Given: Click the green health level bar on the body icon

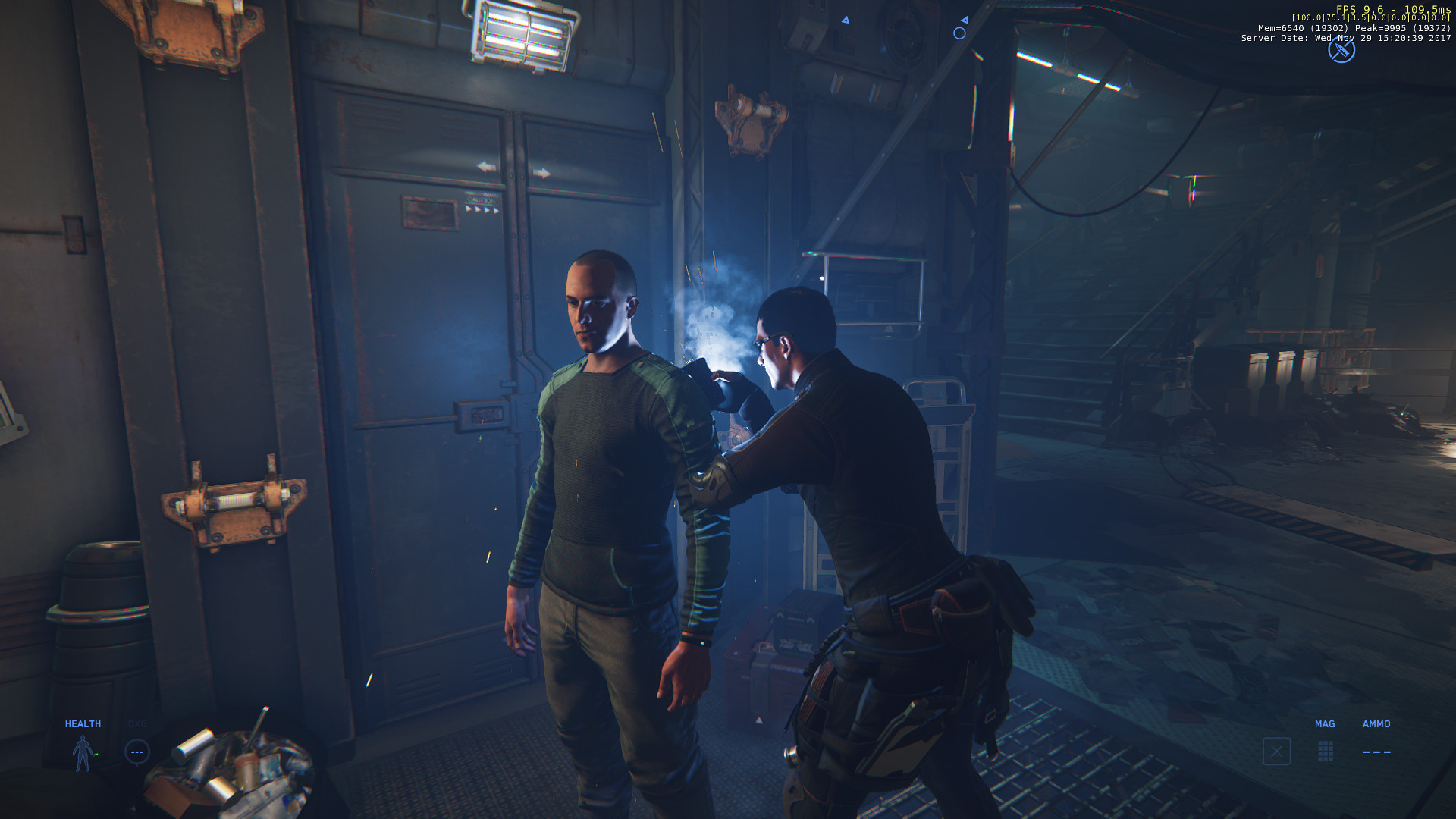Looking at the screenshot, I should tap(96, 754).
